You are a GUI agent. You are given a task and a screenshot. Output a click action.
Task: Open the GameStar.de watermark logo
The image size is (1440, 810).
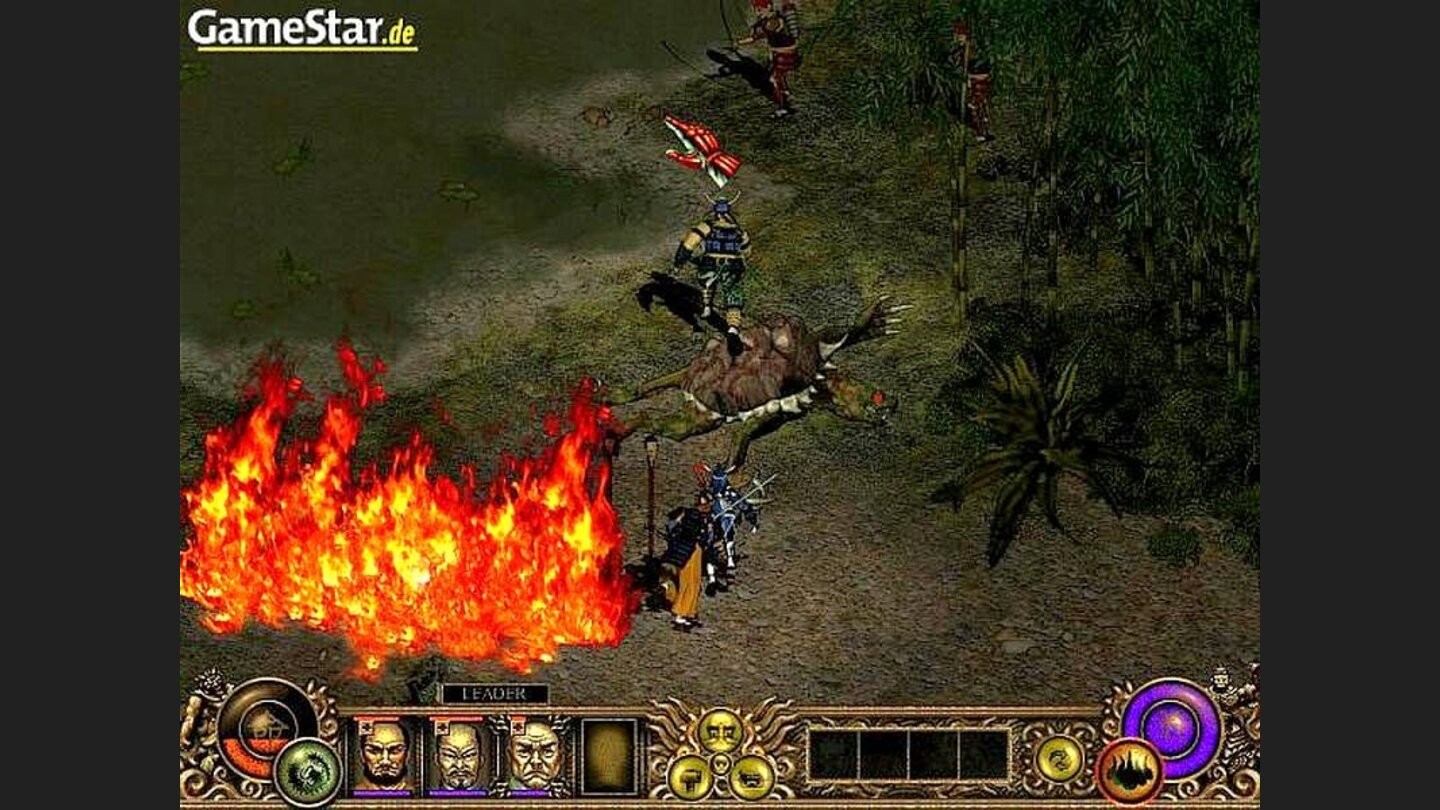302,28
